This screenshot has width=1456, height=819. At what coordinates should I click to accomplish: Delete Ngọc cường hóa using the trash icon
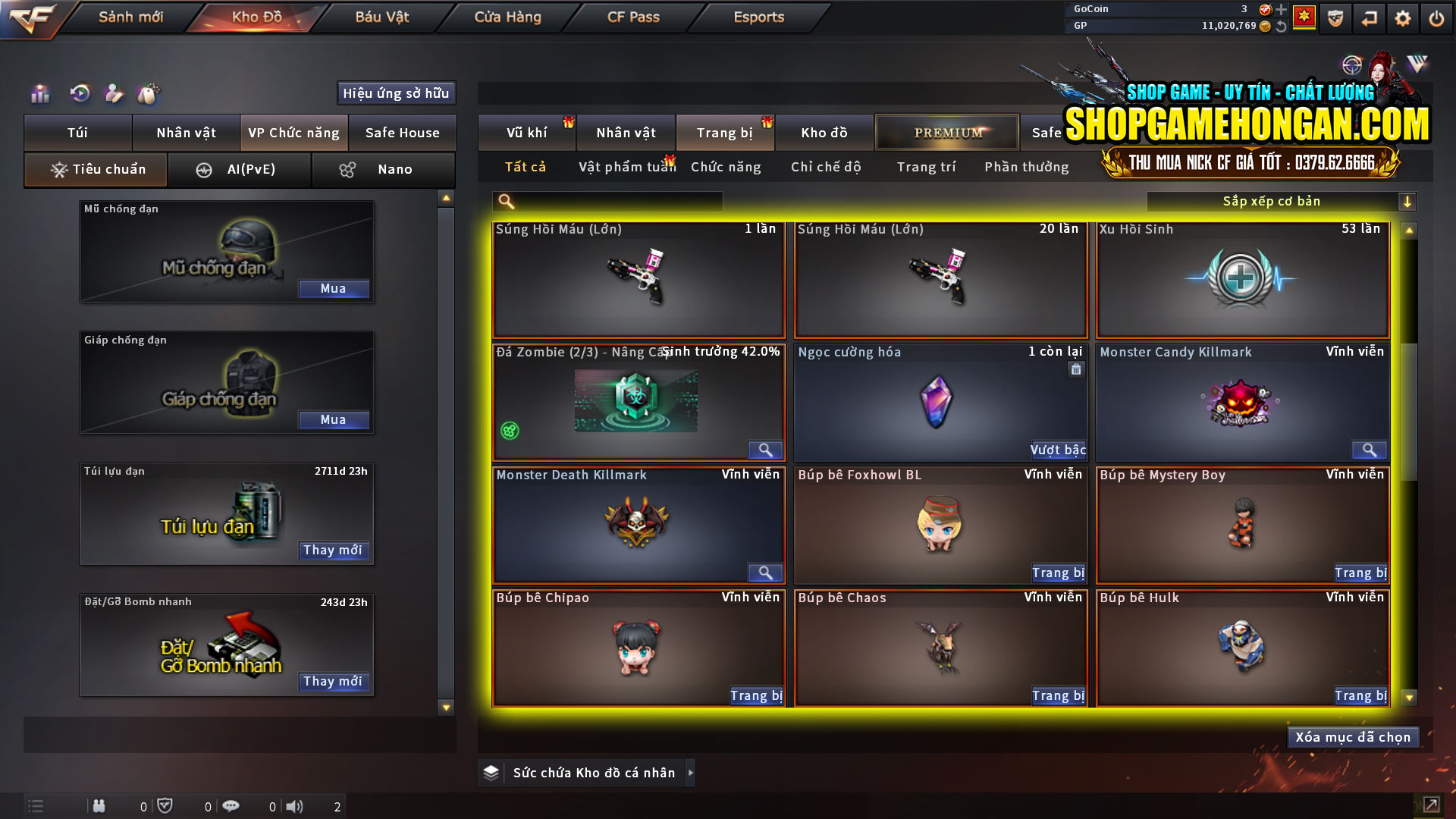pyautogui.click(x=1076, y=369)
